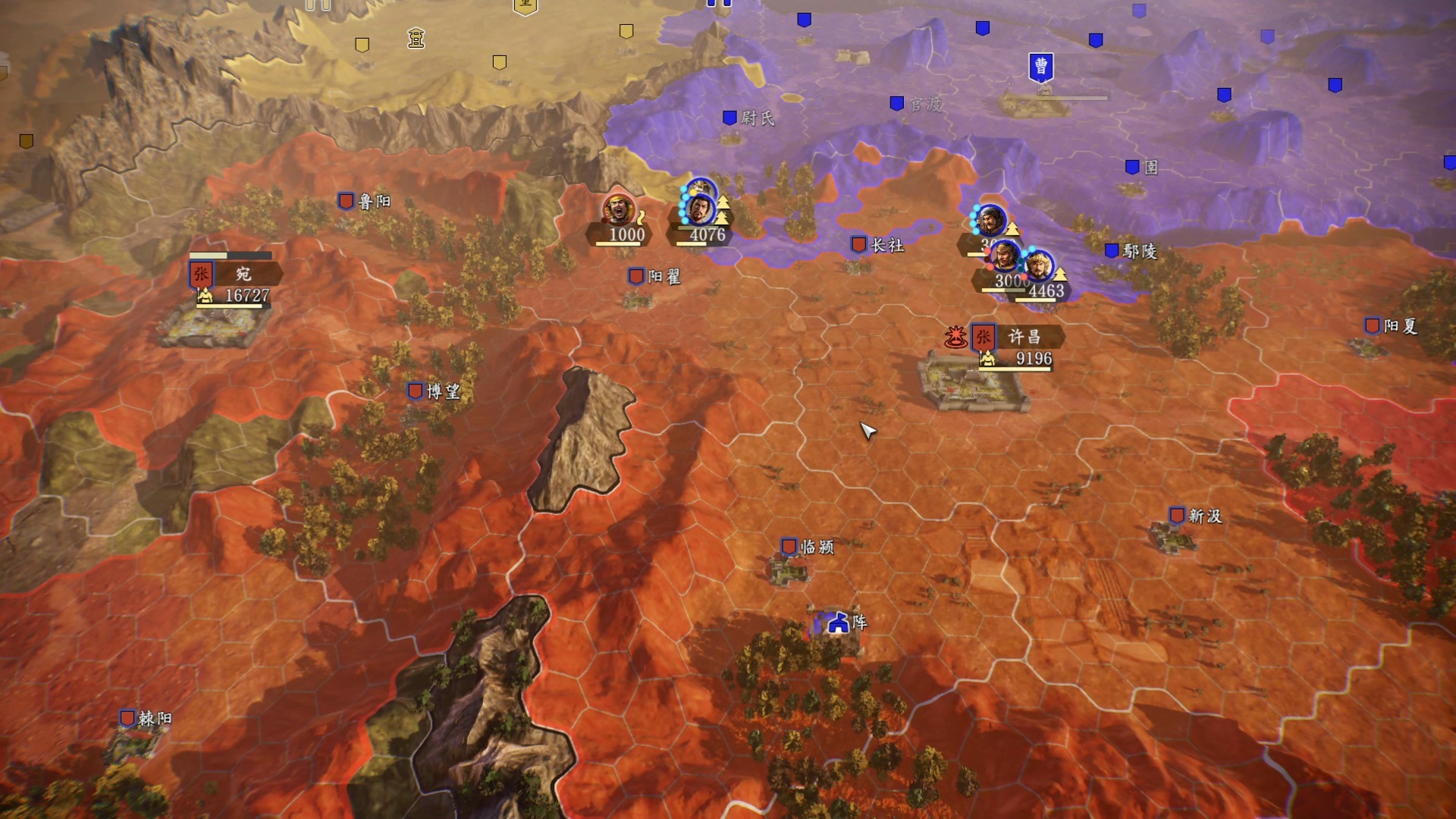Select the 棘阳 town marker

pos(127,718)
